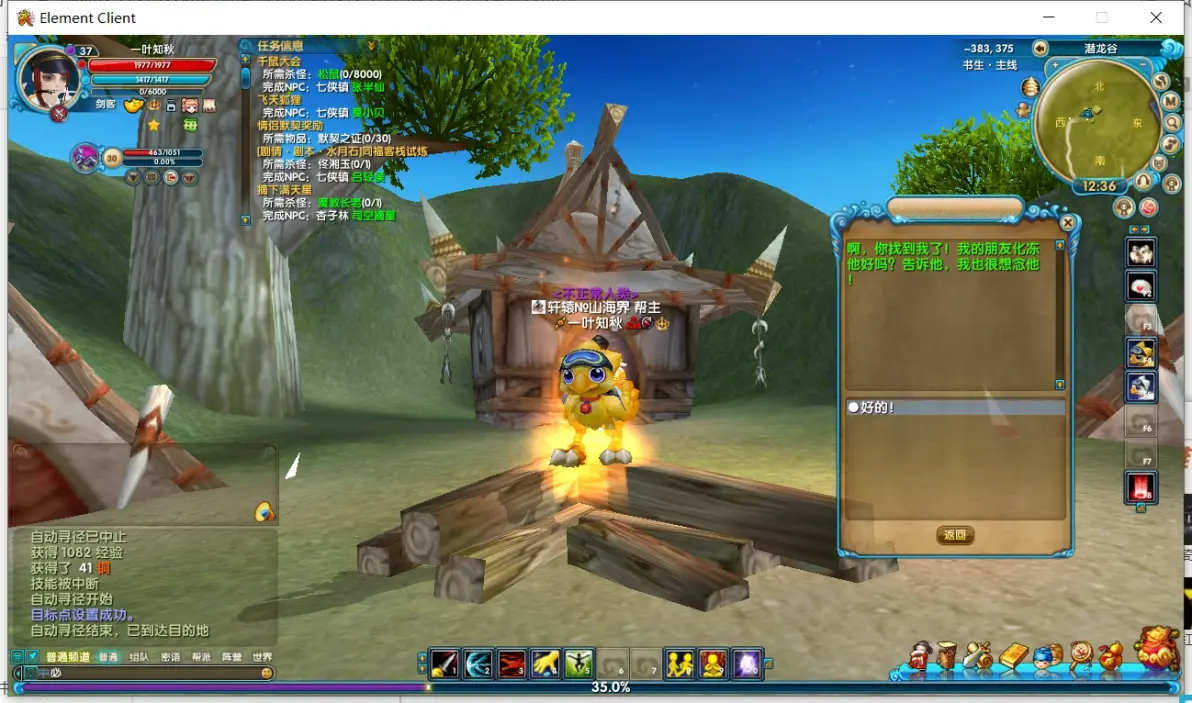Open the world map with the M button

[1170, 102]
